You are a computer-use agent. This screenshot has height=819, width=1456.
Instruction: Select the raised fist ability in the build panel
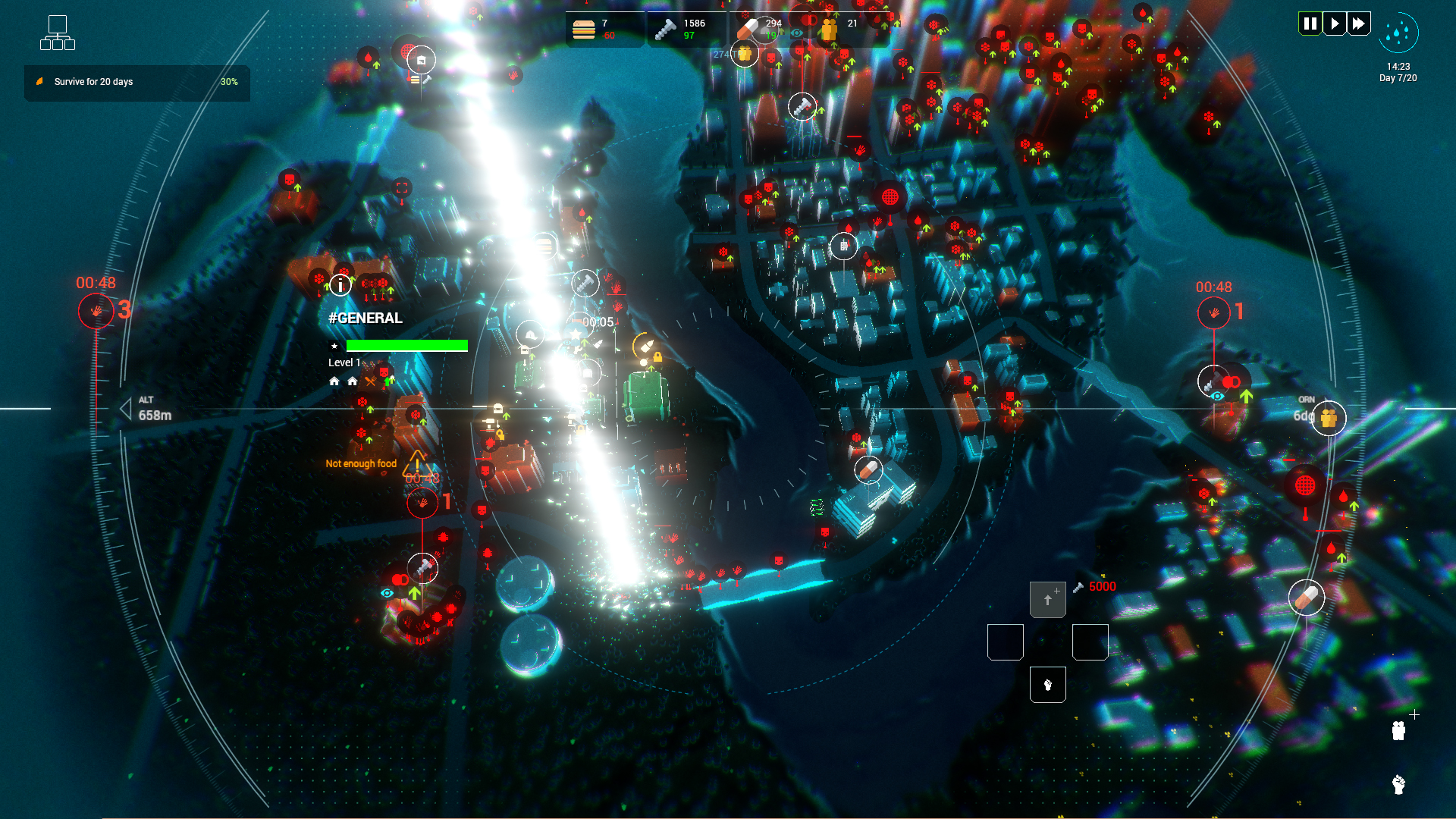1049,684
